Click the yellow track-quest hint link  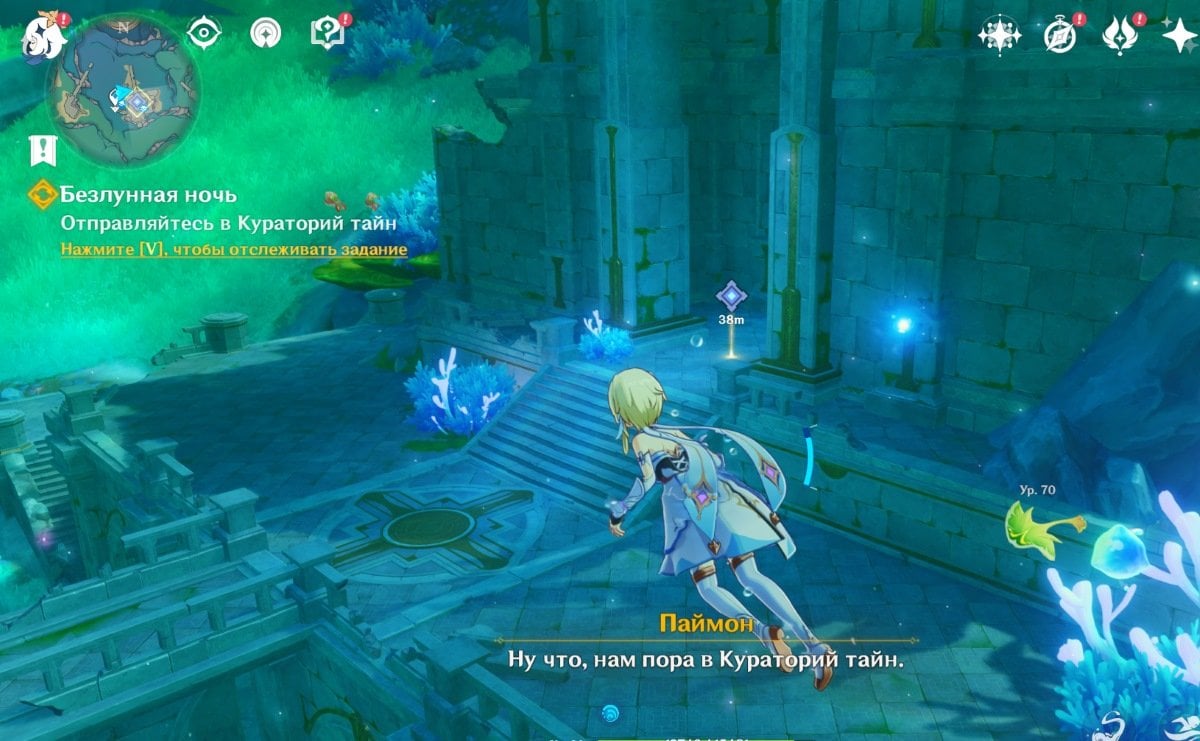coord(234,249)
